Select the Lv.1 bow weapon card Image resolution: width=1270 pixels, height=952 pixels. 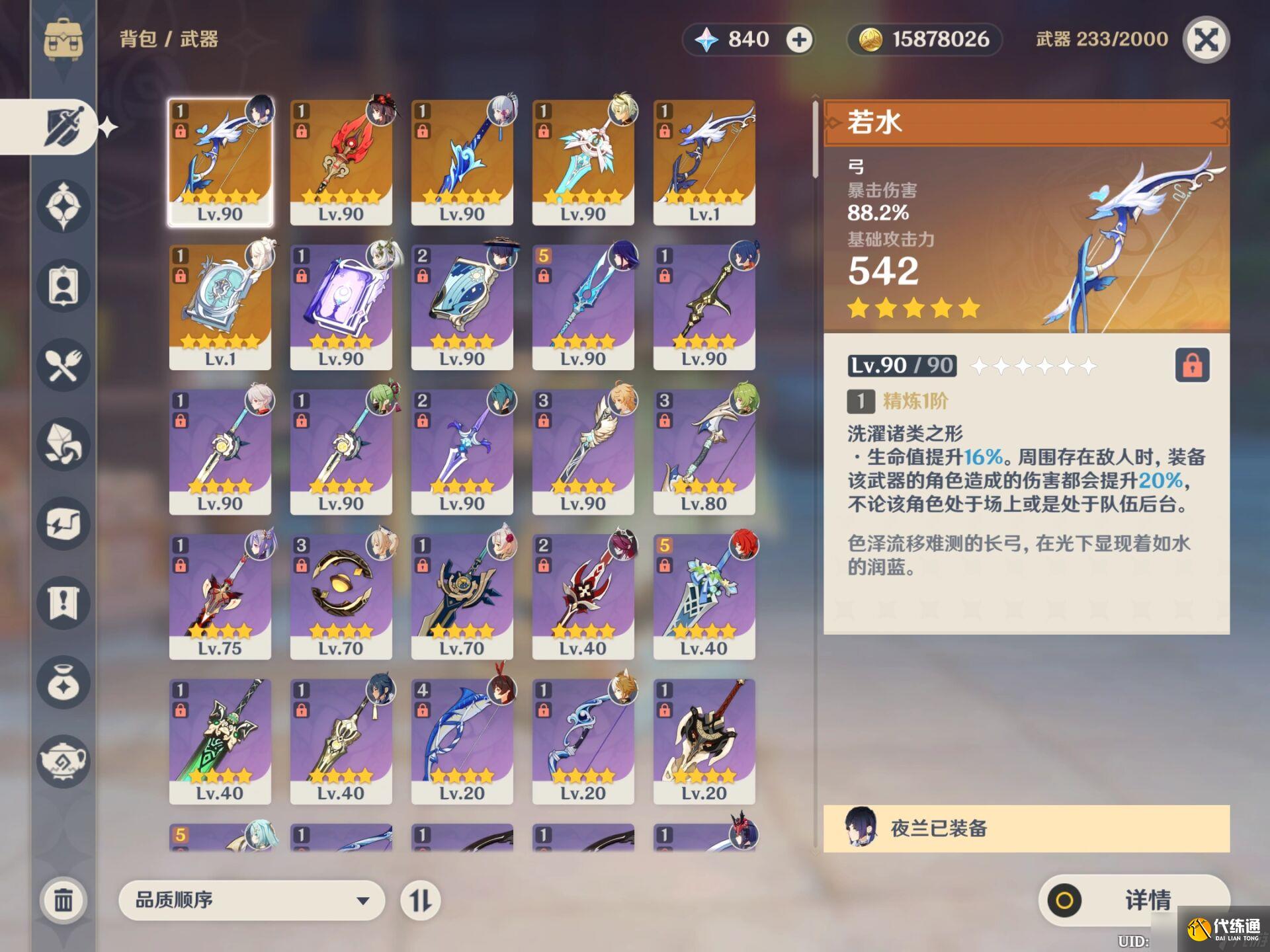[704, 162]
